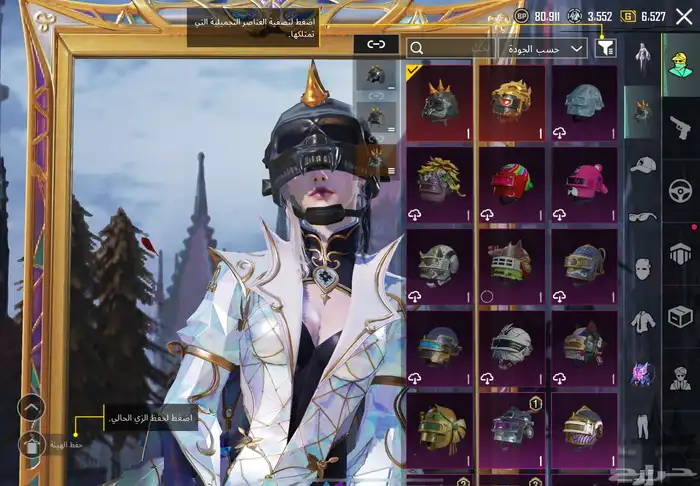This screenshot has width=700, height=486.
Task: Save the current outfit preset
Action: [x=32, y=445]
